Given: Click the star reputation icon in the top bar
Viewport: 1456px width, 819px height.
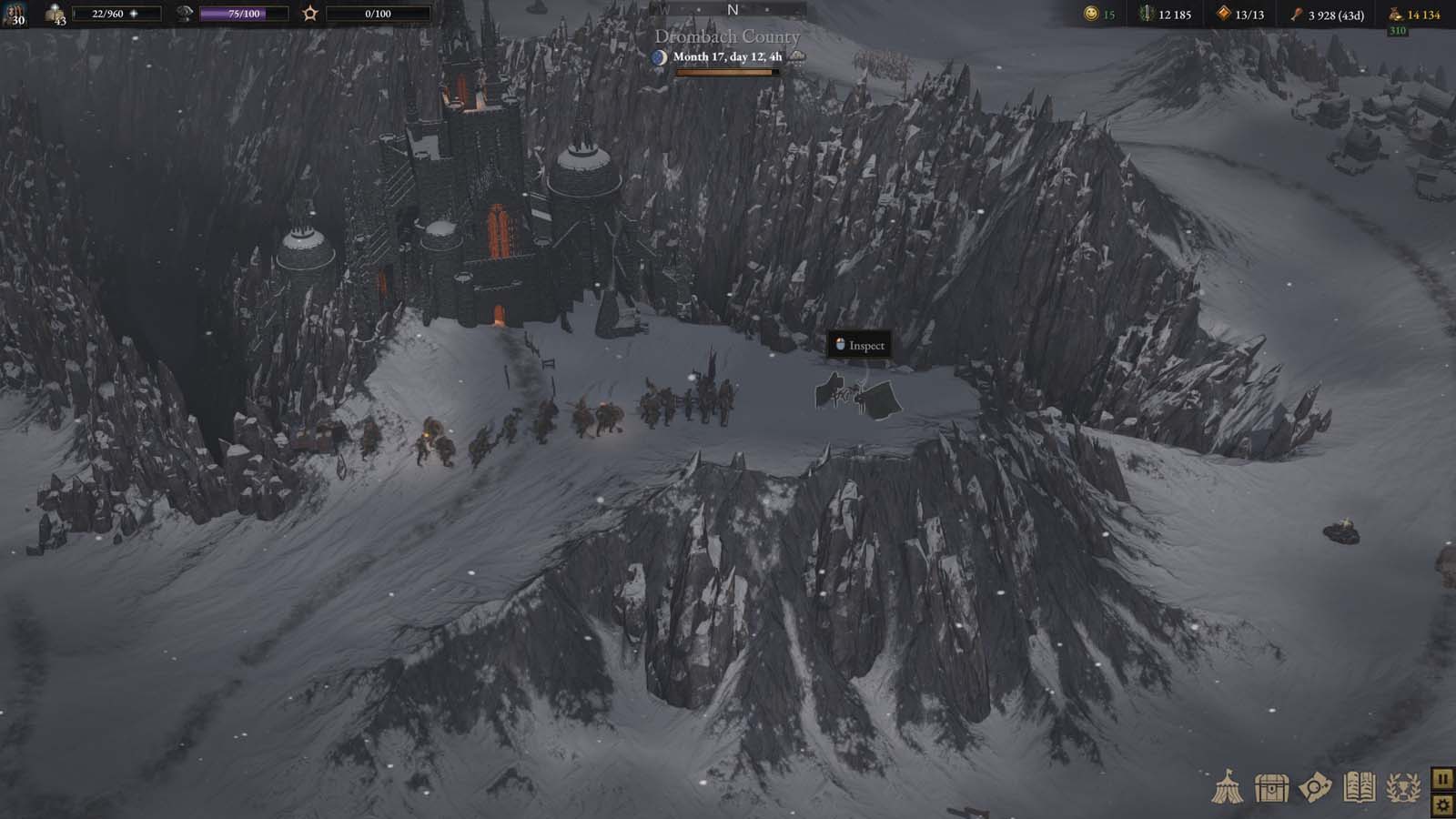Looking at the screenshot, I should pos(310,13).
